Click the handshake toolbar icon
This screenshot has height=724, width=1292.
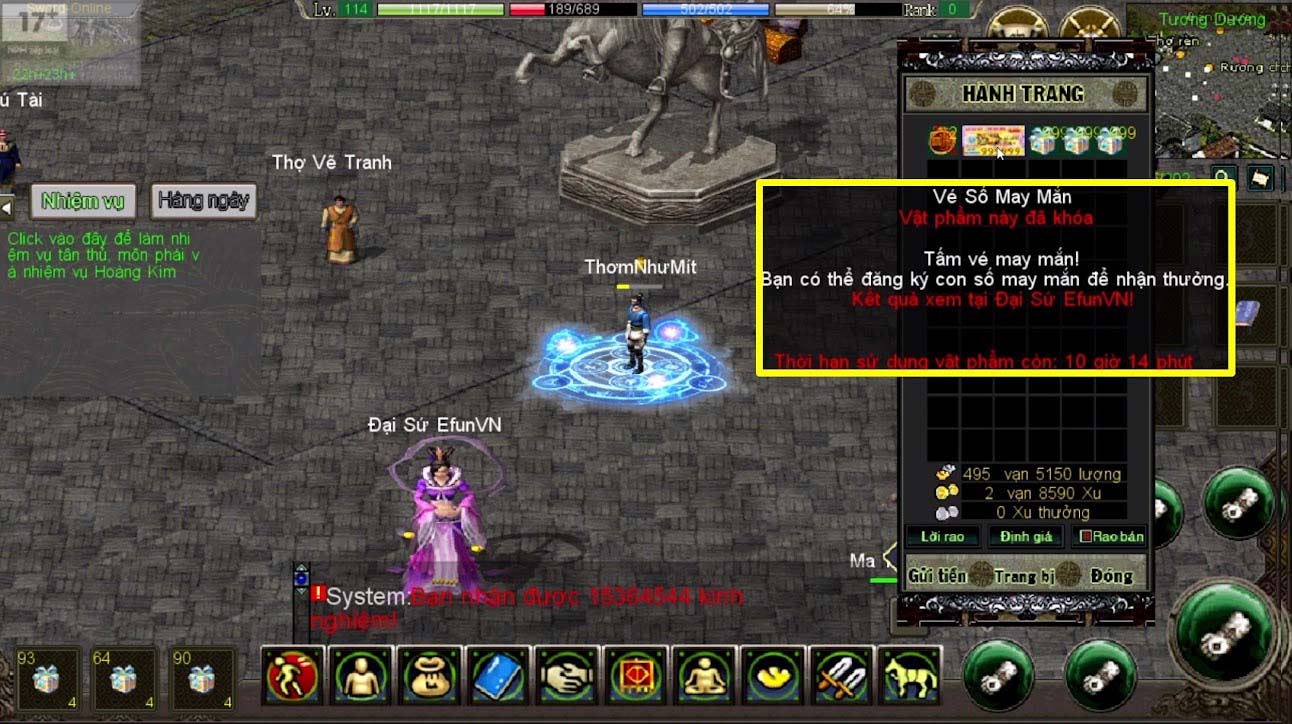(568, 675)
